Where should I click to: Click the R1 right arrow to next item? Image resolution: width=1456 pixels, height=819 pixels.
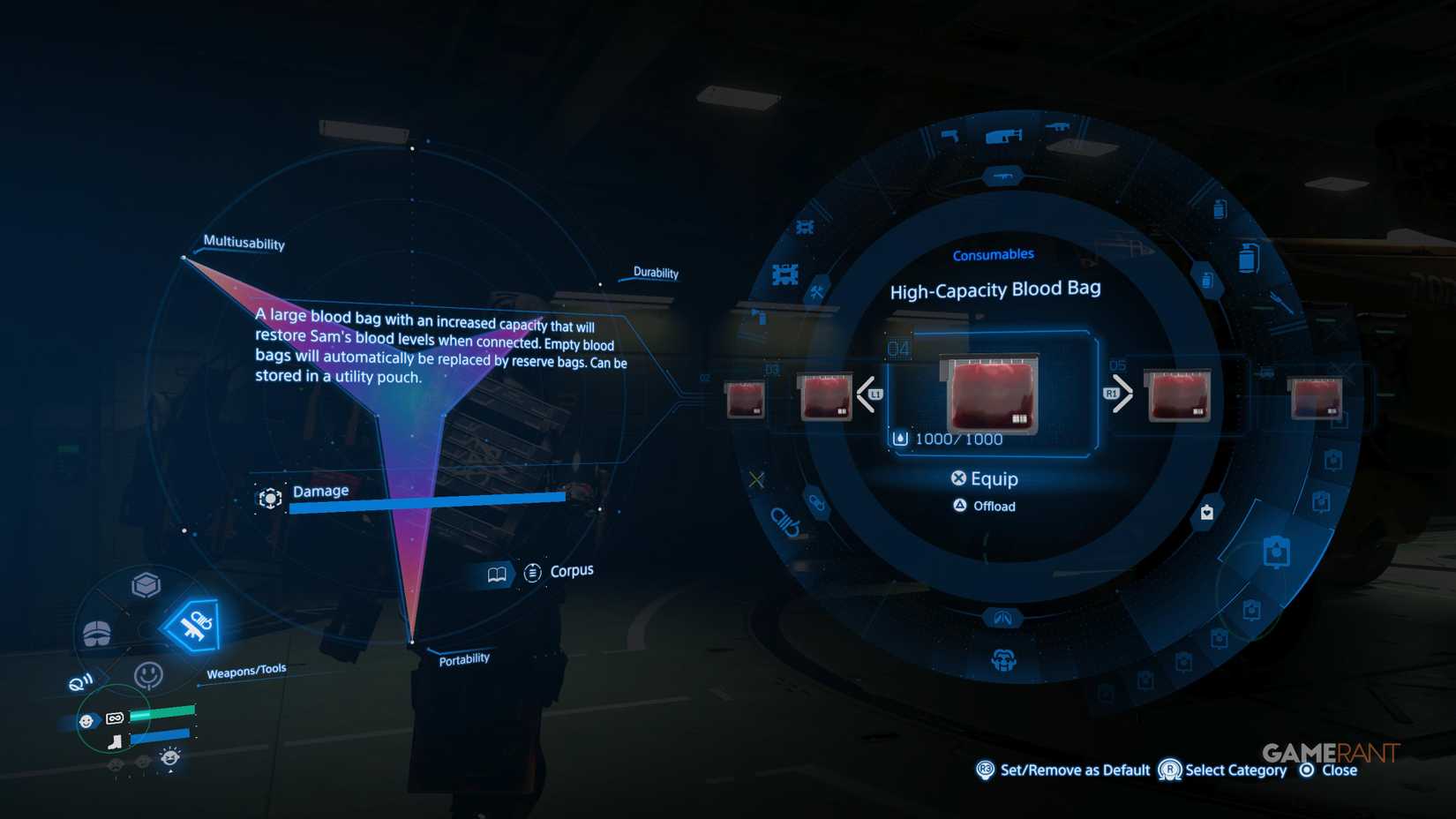coord(1119,394)
